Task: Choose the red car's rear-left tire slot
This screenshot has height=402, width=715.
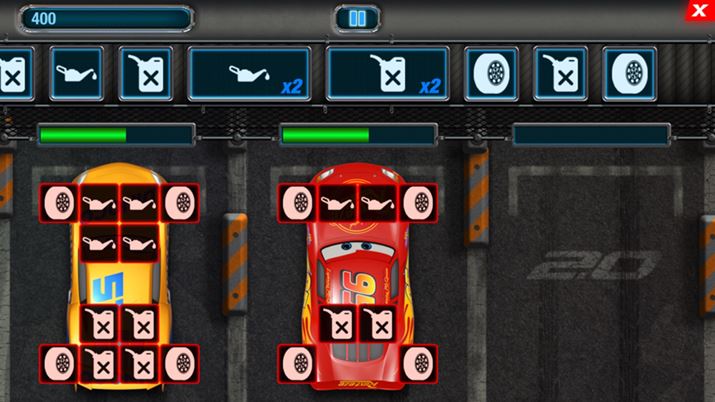Action: pyautogui.click(x=297, y=362)
